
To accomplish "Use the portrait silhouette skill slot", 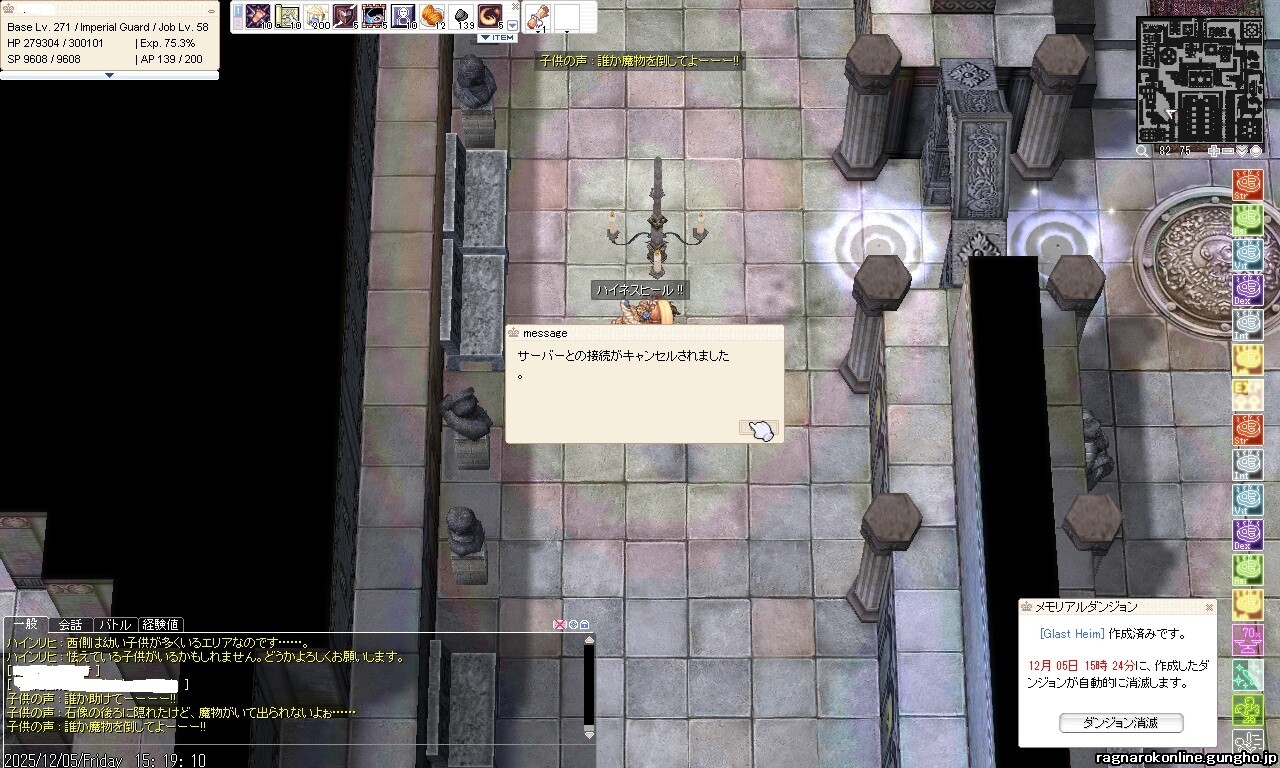I will tap(403, 16).
